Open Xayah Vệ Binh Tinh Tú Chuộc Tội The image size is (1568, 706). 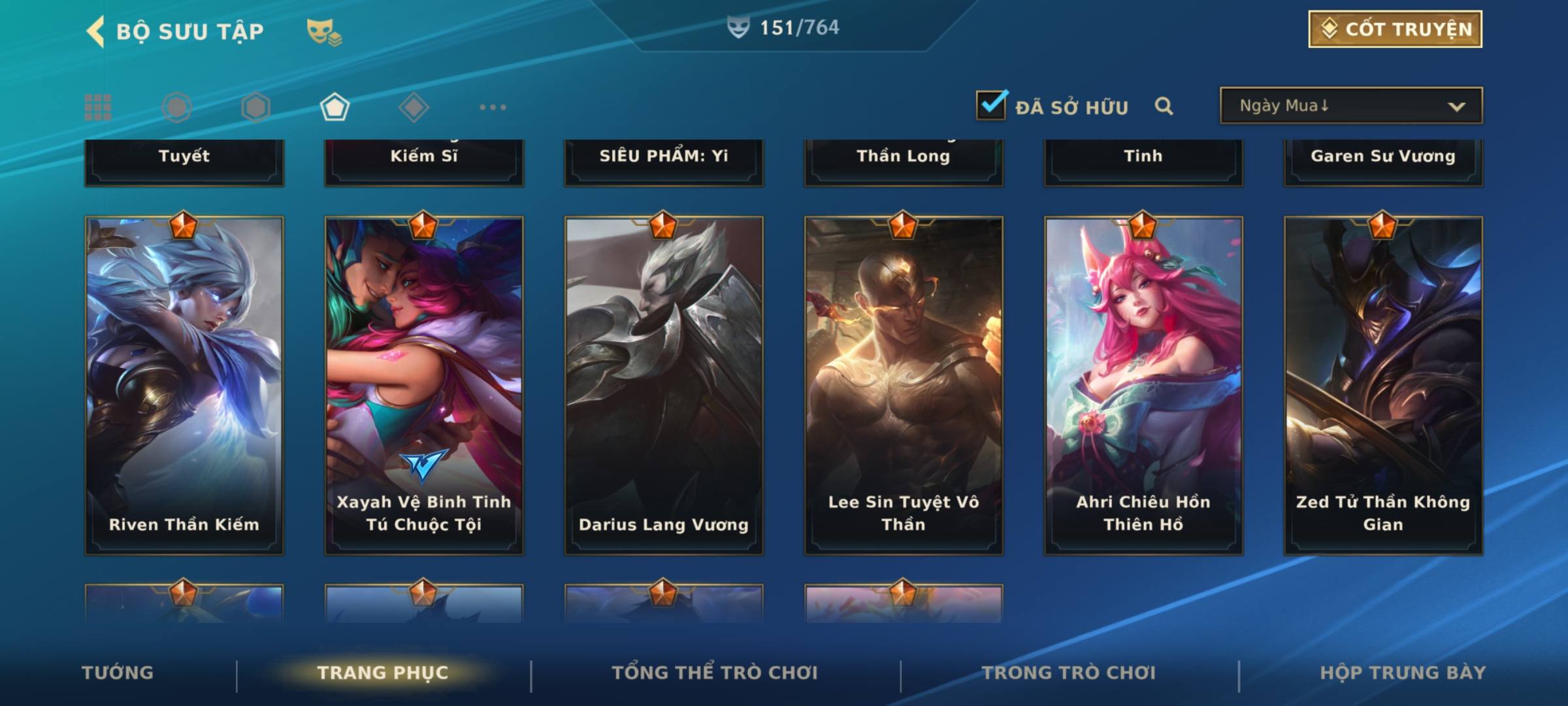pyautogui.click(x=424, y=386)
